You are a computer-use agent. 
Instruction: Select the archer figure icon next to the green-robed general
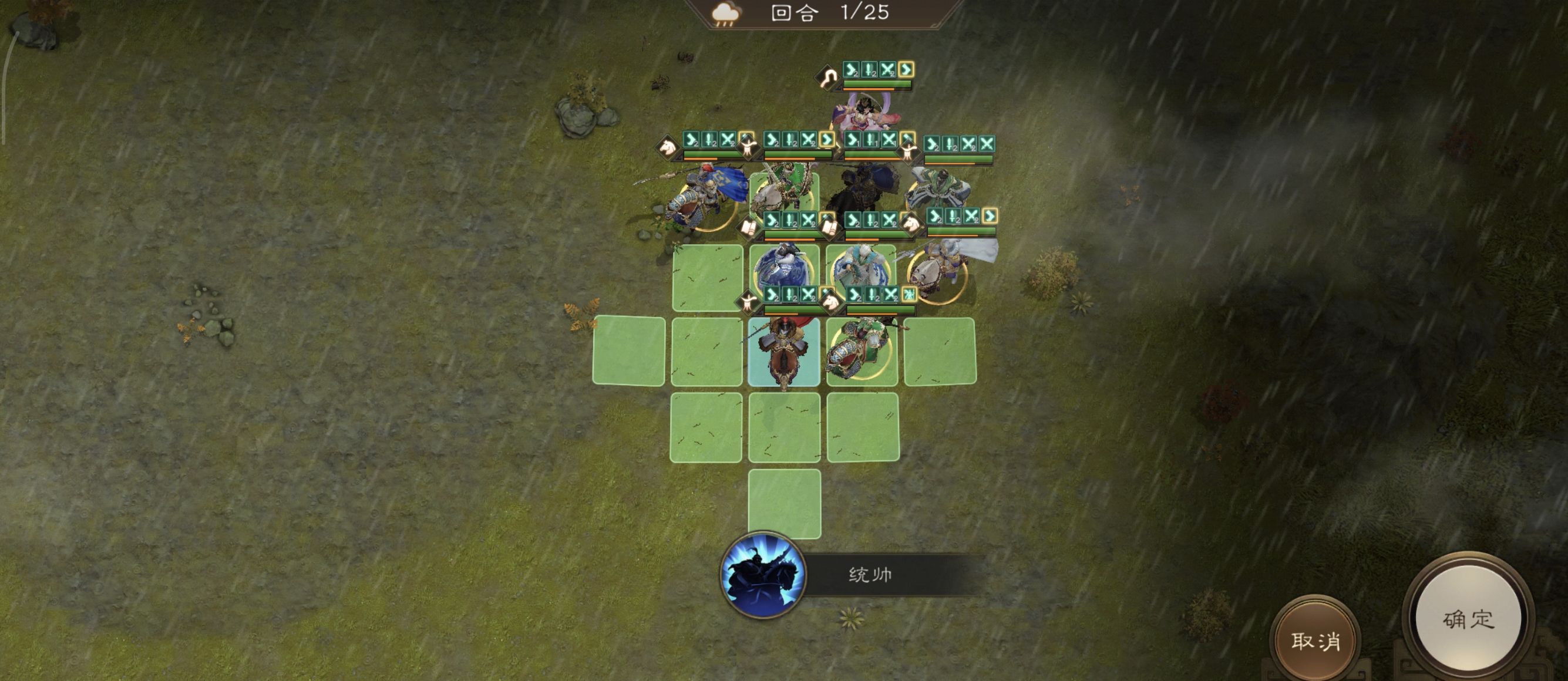pos(910,150)
